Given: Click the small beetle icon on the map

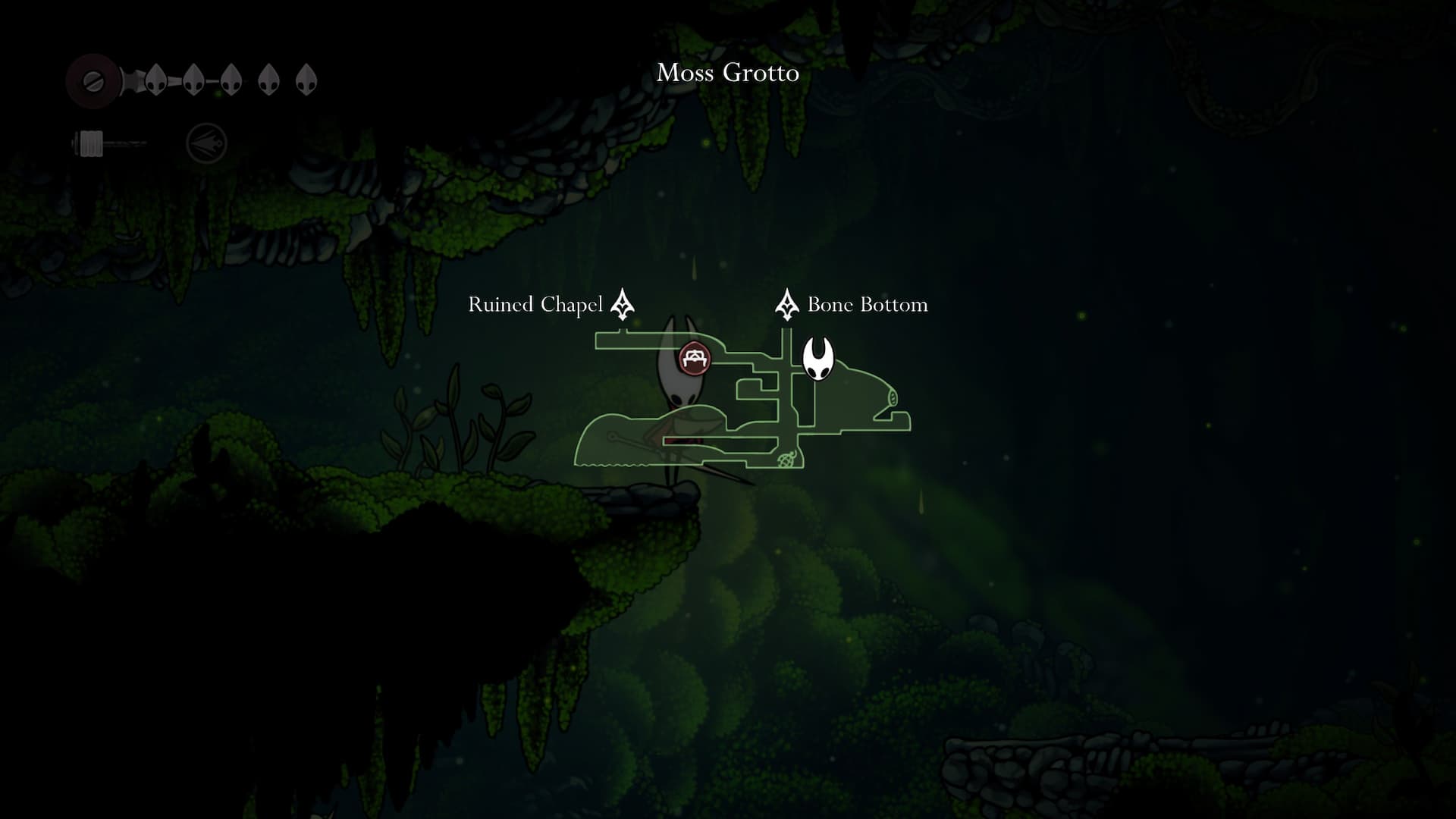Looking at the screenshot, I should coord(787,459).
